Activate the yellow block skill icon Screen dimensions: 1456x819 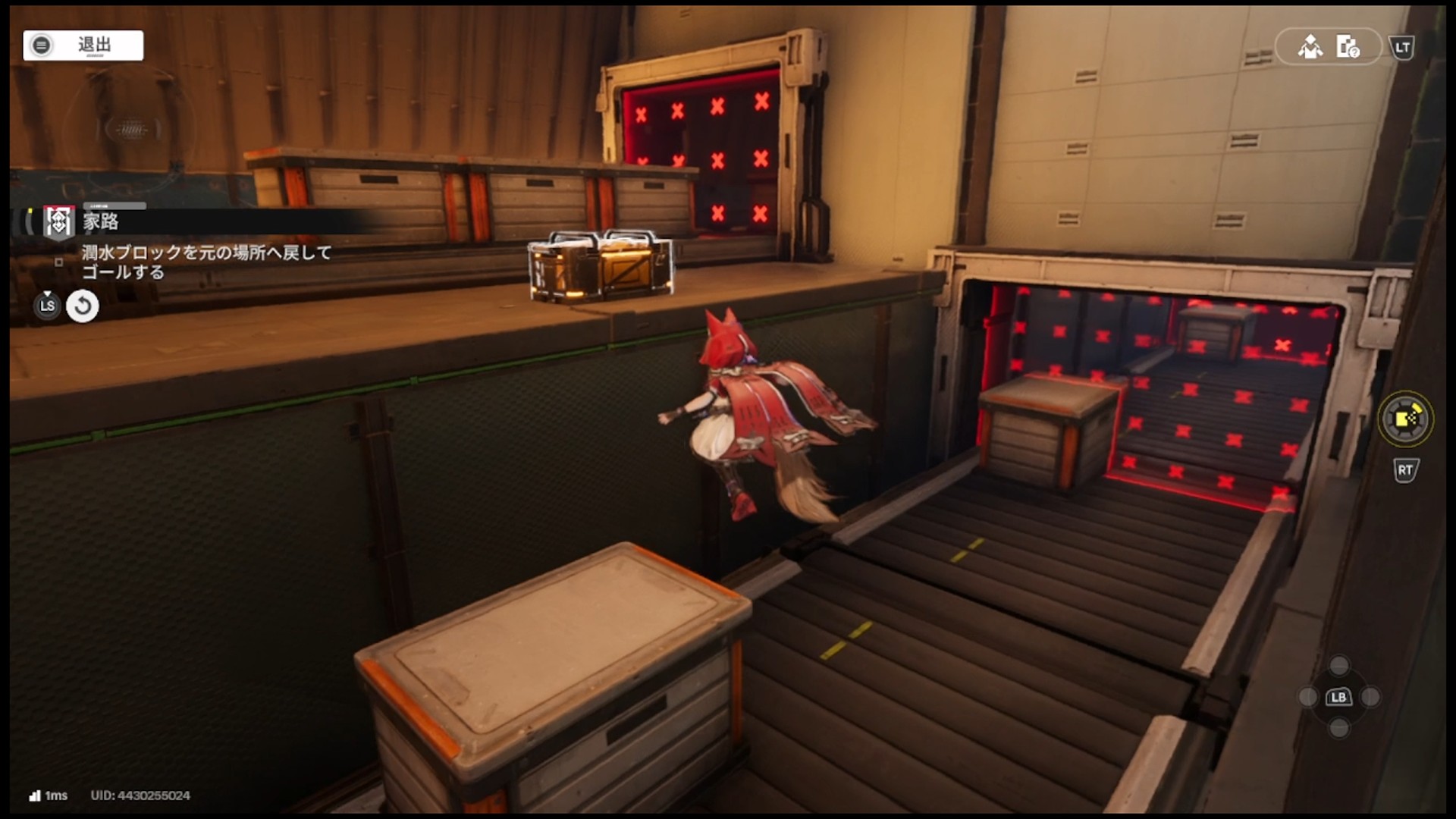[1404, 419]
